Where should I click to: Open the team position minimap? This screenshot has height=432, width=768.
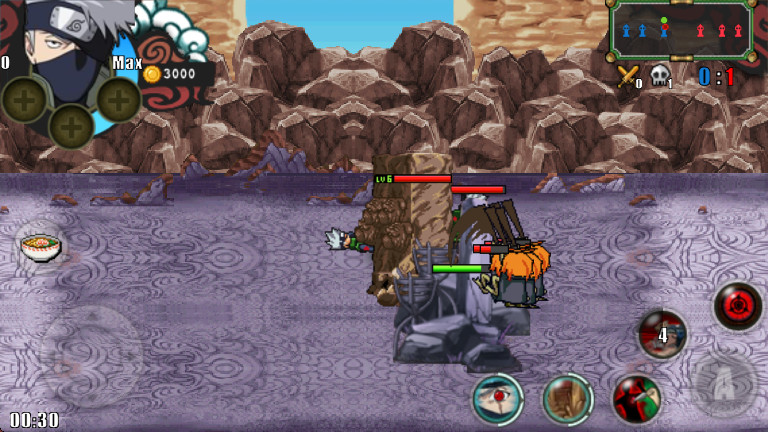681,32
